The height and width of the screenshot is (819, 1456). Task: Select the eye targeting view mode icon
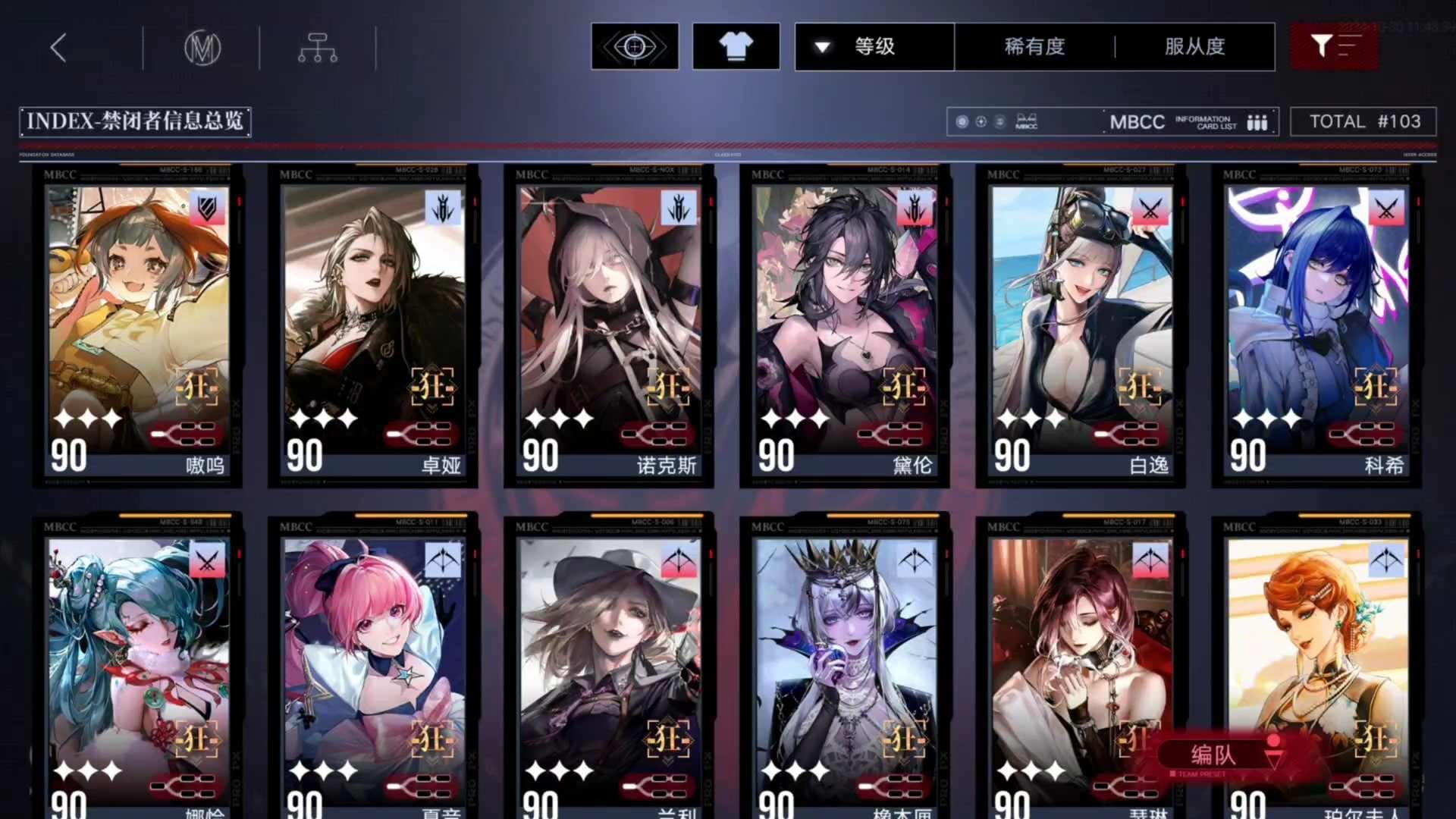635,45
